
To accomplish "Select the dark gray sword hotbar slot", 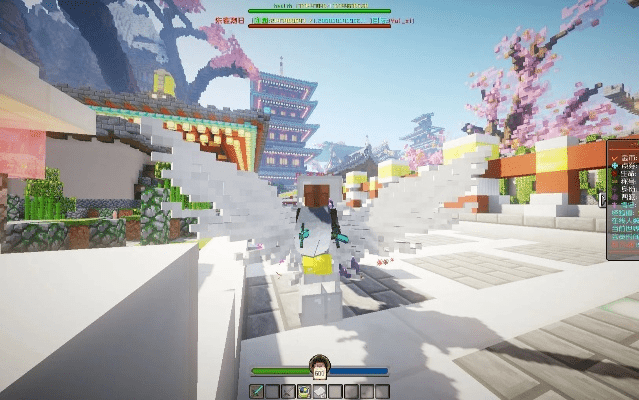I will coord(288,390).
